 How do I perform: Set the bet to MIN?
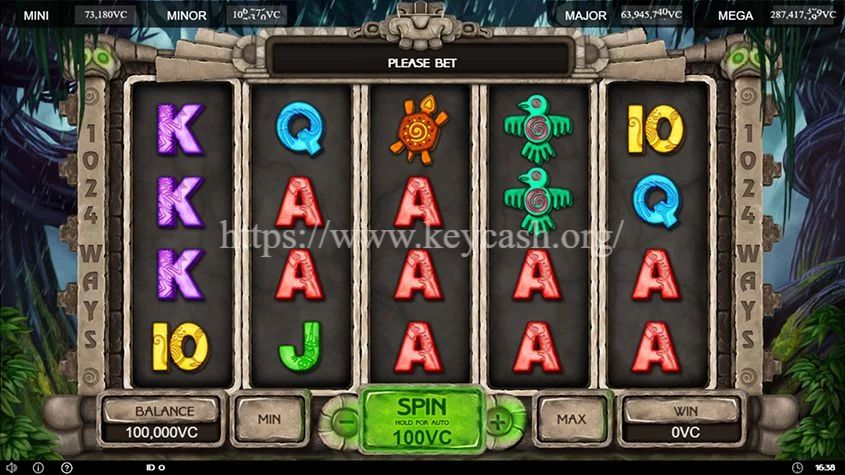tap(268, 420)
